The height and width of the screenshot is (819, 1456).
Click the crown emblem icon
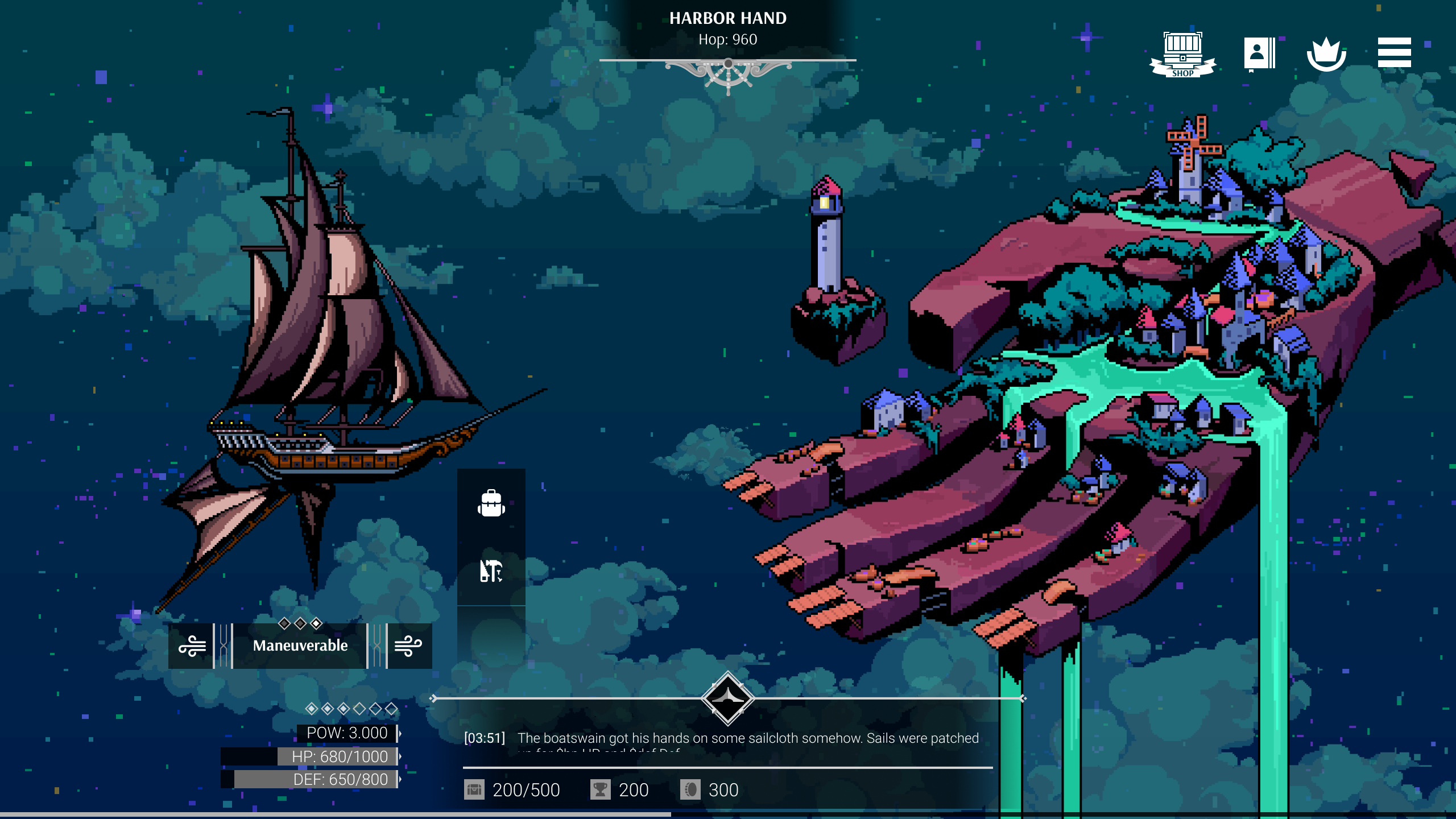1326,54
